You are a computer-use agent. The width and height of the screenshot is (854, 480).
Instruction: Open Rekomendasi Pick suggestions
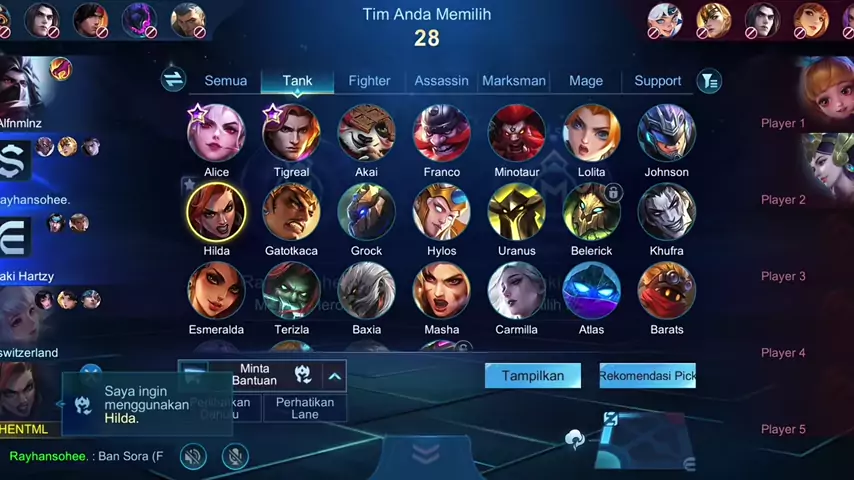[647, 376]
